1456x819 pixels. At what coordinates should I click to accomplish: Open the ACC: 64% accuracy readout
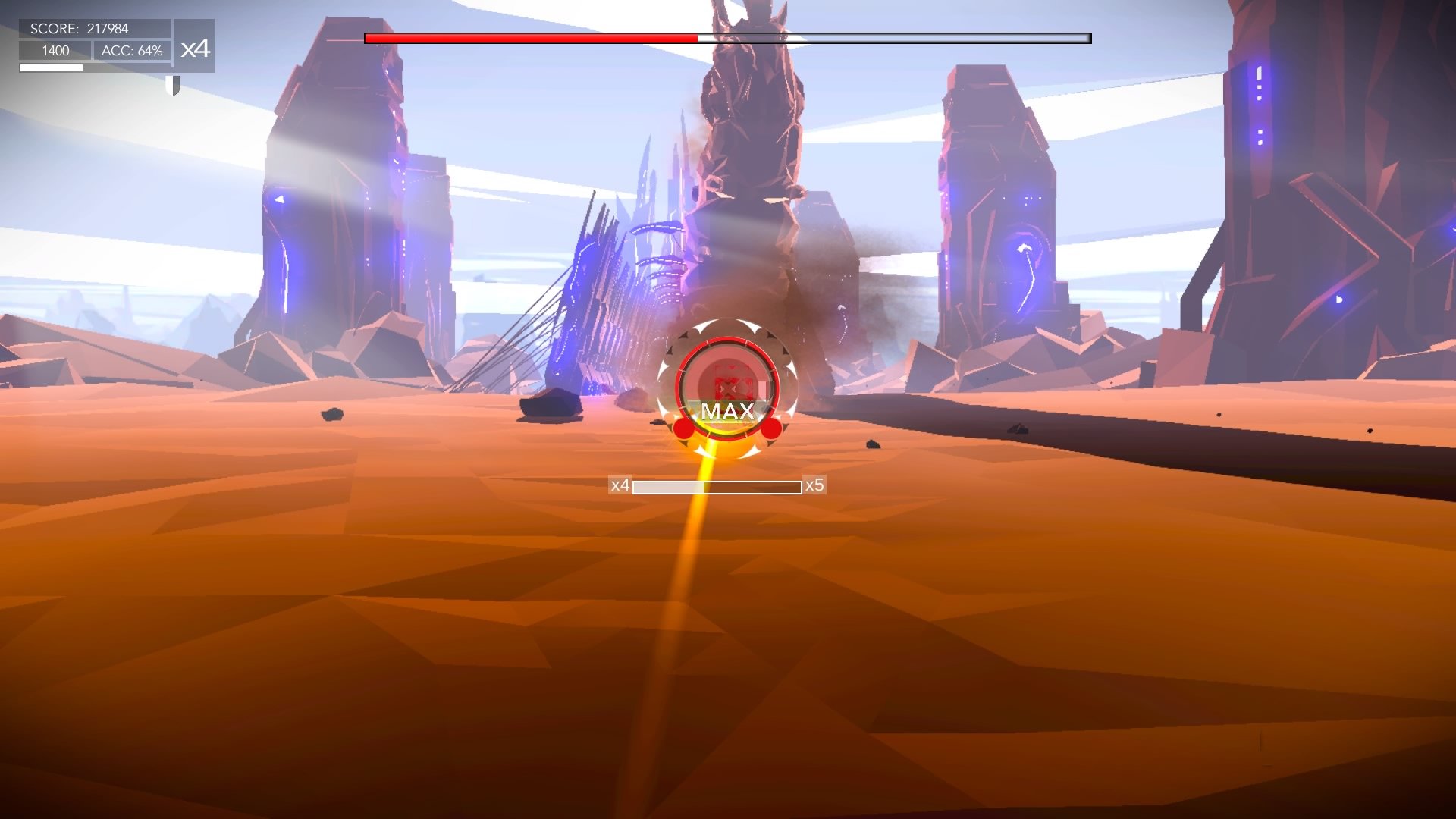[x=130, y=51]
